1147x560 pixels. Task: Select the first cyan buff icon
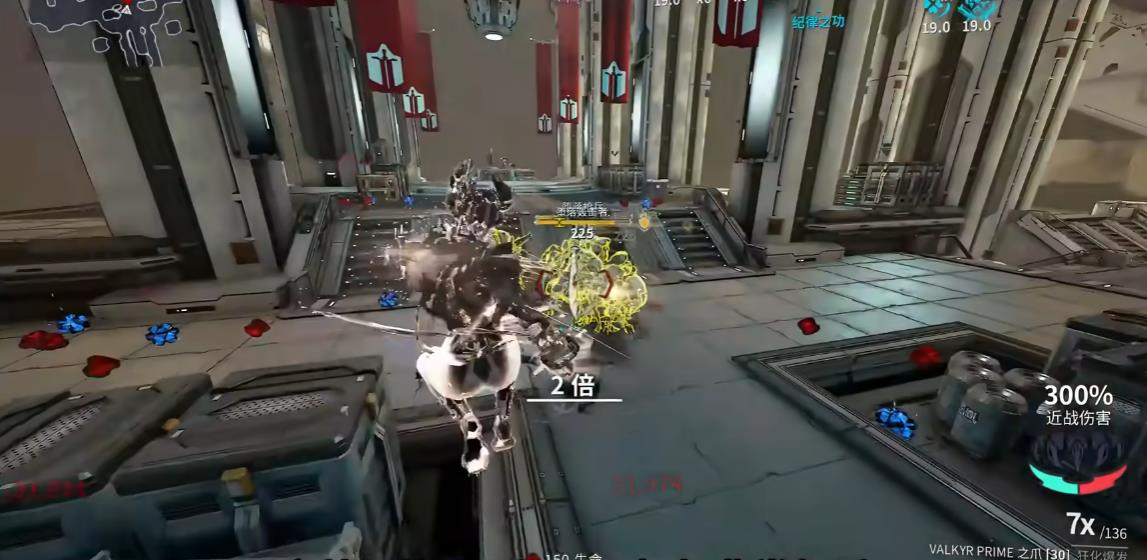[936, 9]
